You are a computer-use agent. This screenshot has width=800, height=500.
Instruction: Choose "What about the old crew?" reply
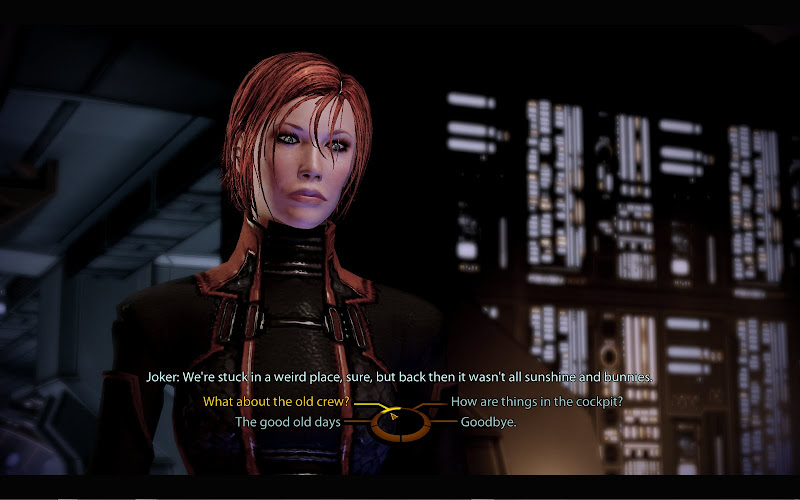(x=275, y=402)
